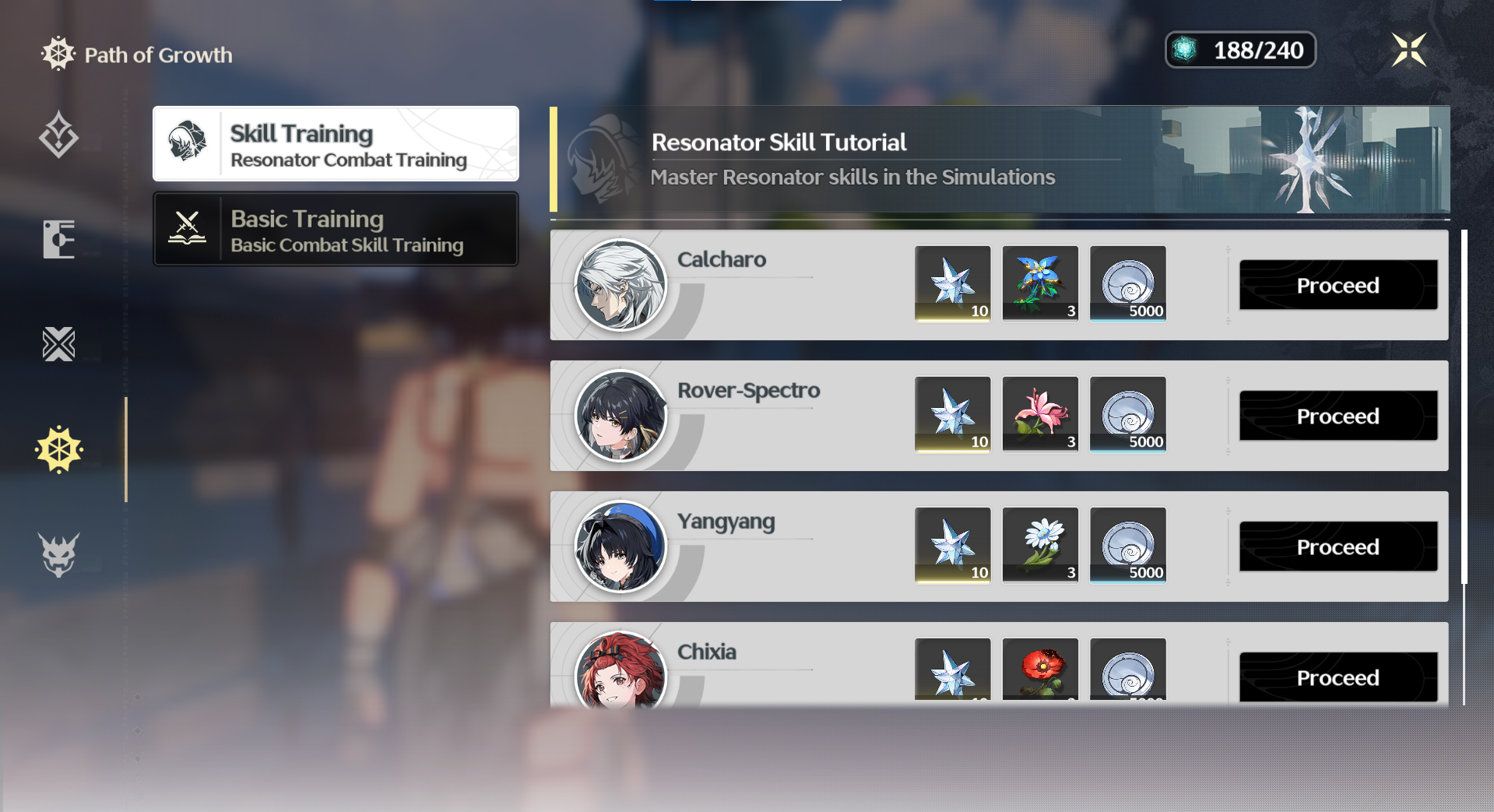Viewport: 1494px width, 812px height.
Task: Click the Basic Training crossed-swords icon
Action: (189, 229)
